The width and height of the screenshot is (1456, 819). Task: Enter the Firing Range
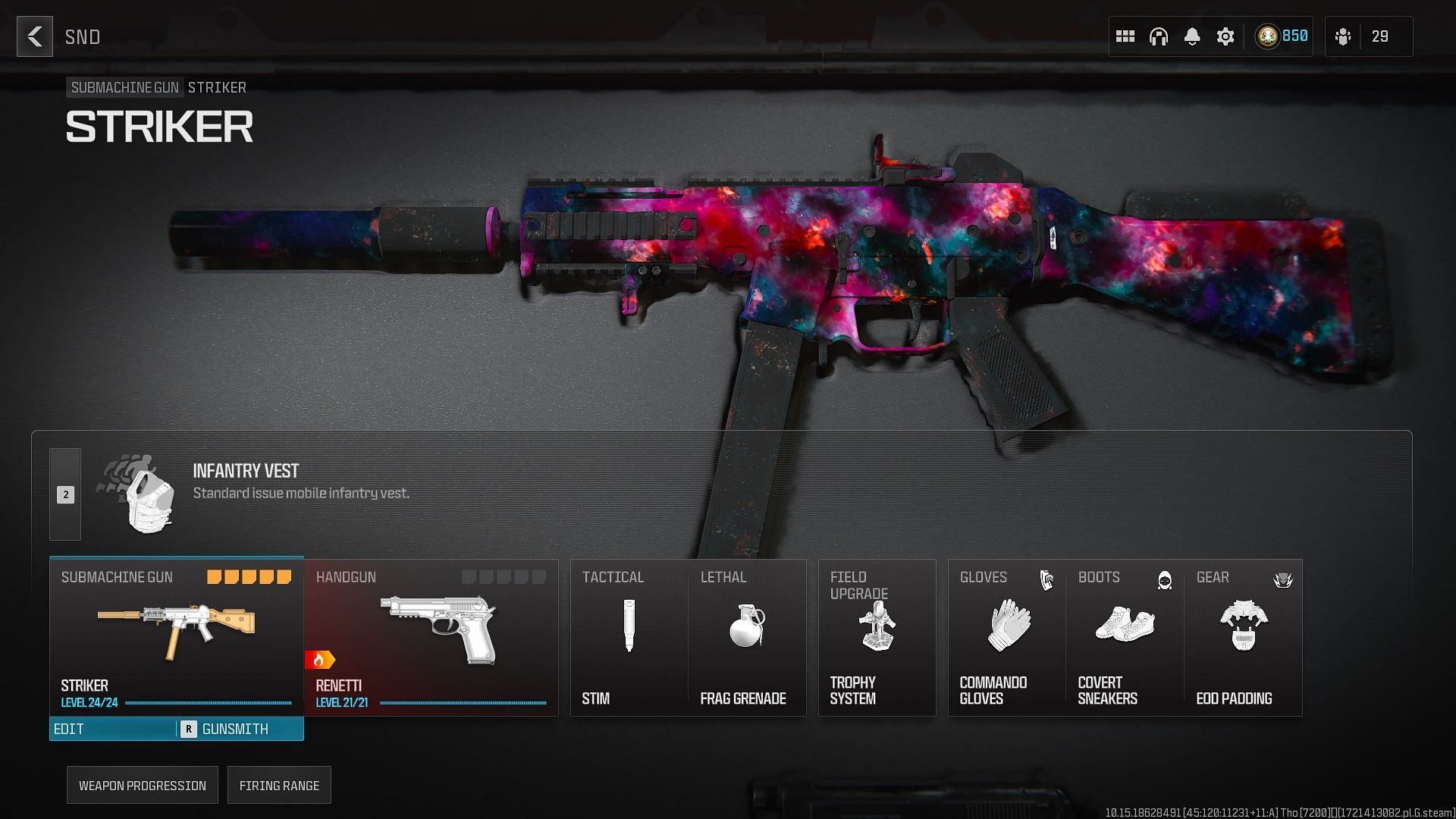coord(279,786)
